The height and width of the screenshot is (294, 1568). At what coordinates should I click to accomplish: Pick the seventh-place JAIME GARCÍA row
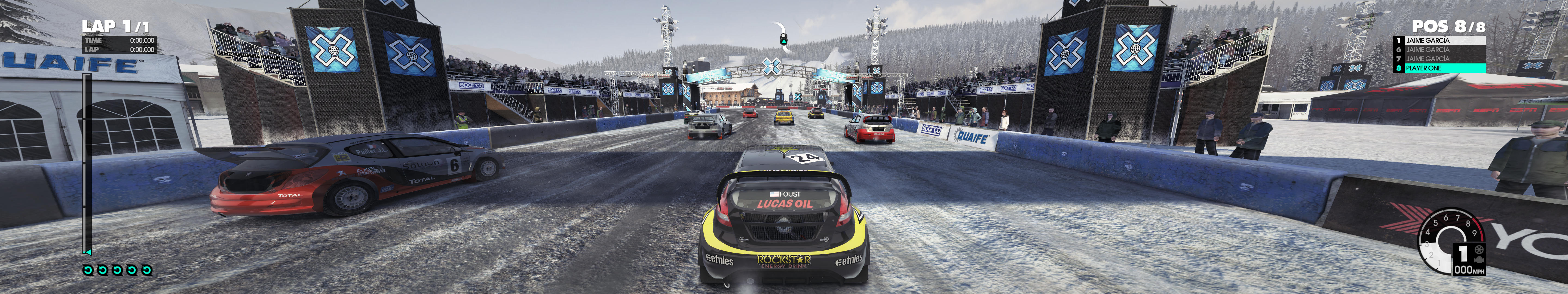1439,59
